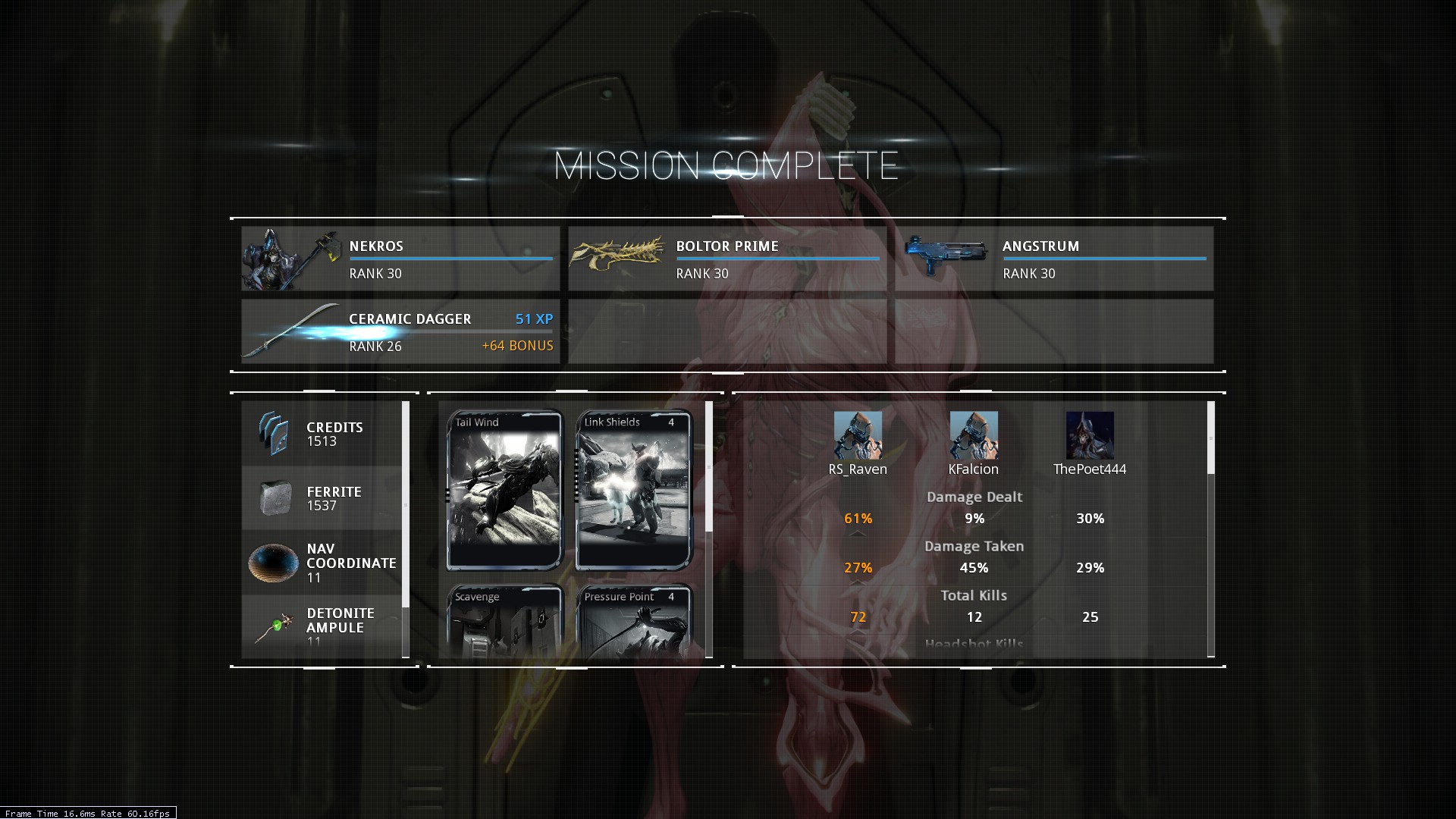
Task: Click the player stats panel scrollbar
Action: (x=1210, y=438)
